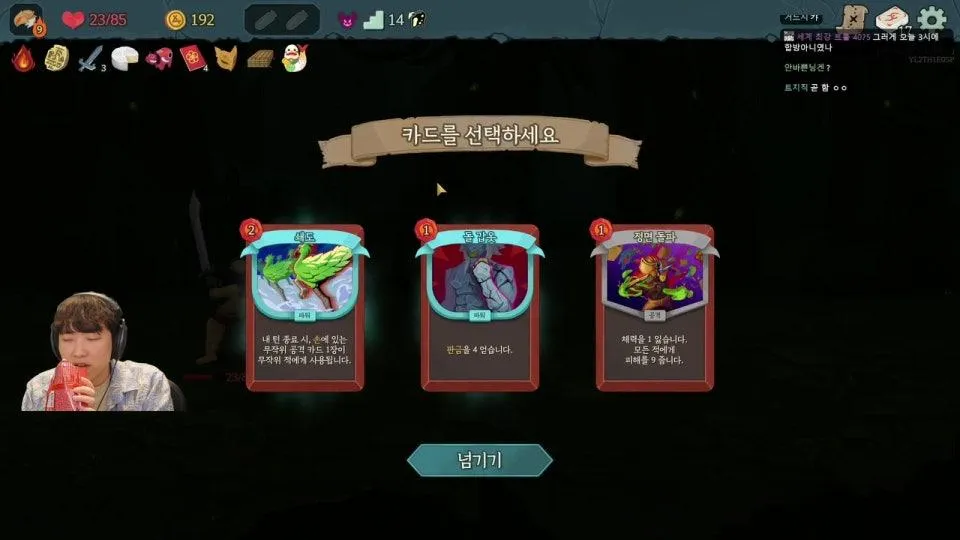Open the settings gear
The width and height of the screenshot is (960, 540).
click(932, 19)
